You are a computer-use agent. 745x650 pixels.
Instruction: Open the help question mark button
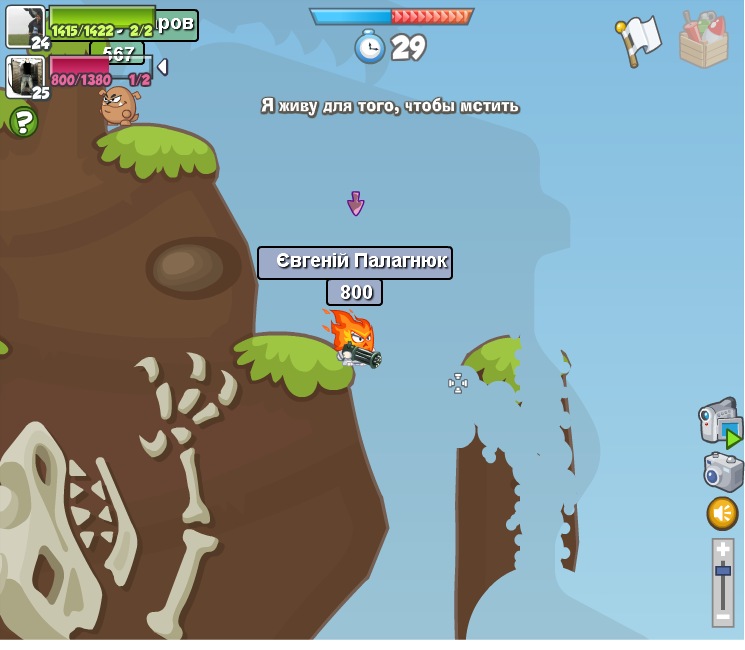(23, 121)
